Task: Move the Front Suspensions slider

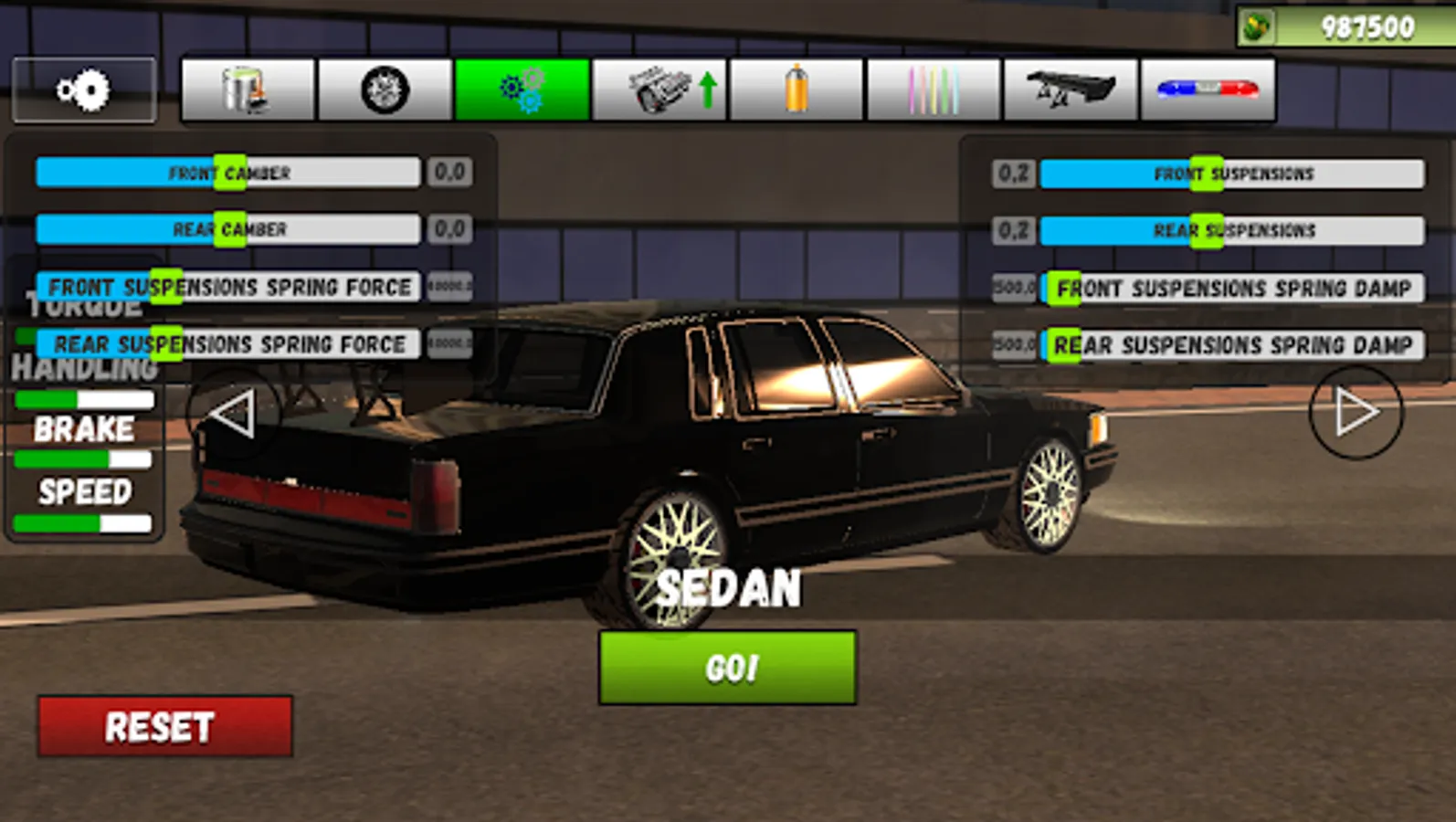Action: [x=1208, y=173]
